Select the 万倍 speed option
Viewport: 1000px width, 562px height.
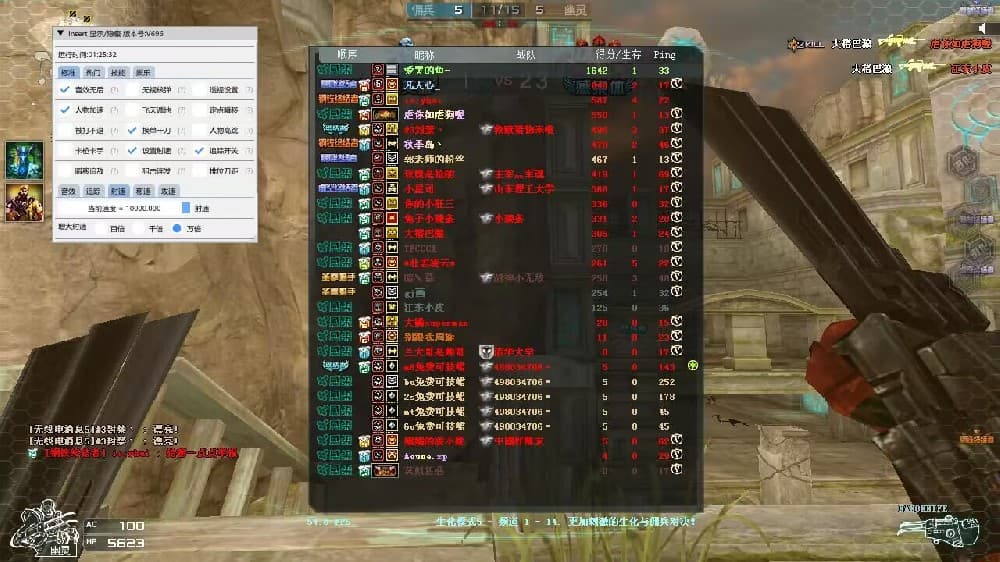point(177,229)
